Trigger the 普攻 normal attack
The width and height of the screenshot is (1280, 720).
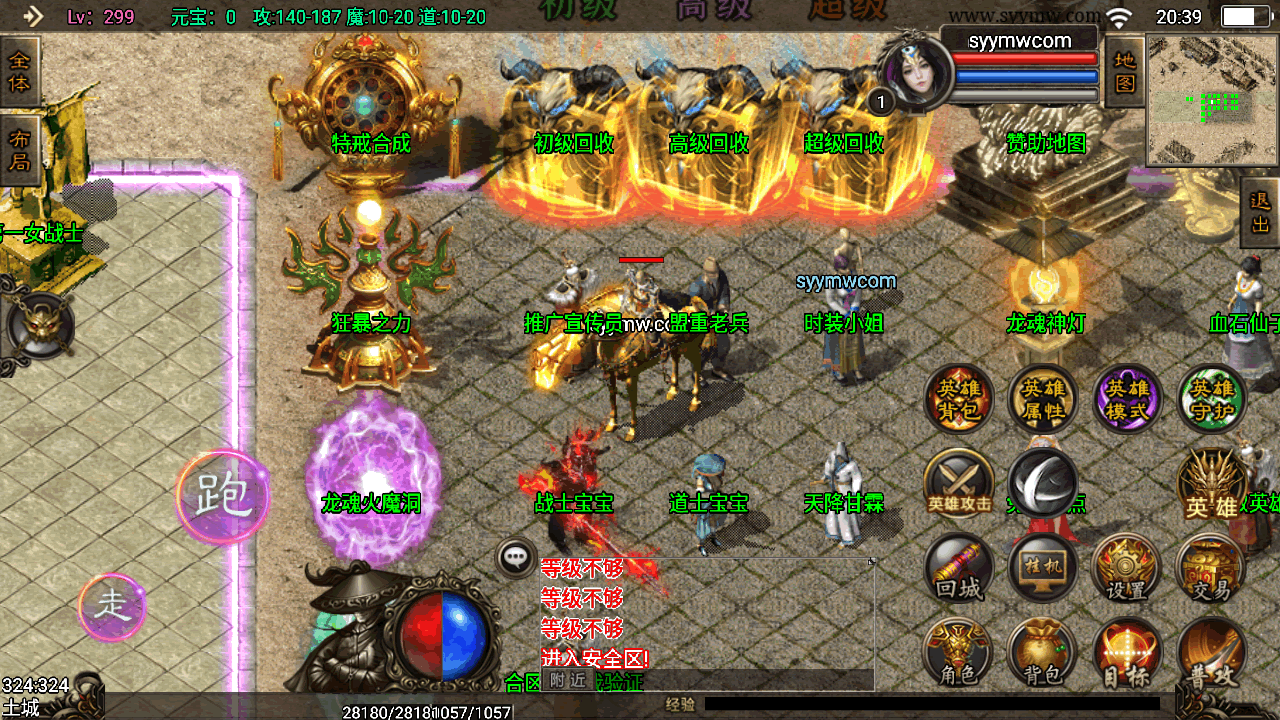pos(1211,653)
